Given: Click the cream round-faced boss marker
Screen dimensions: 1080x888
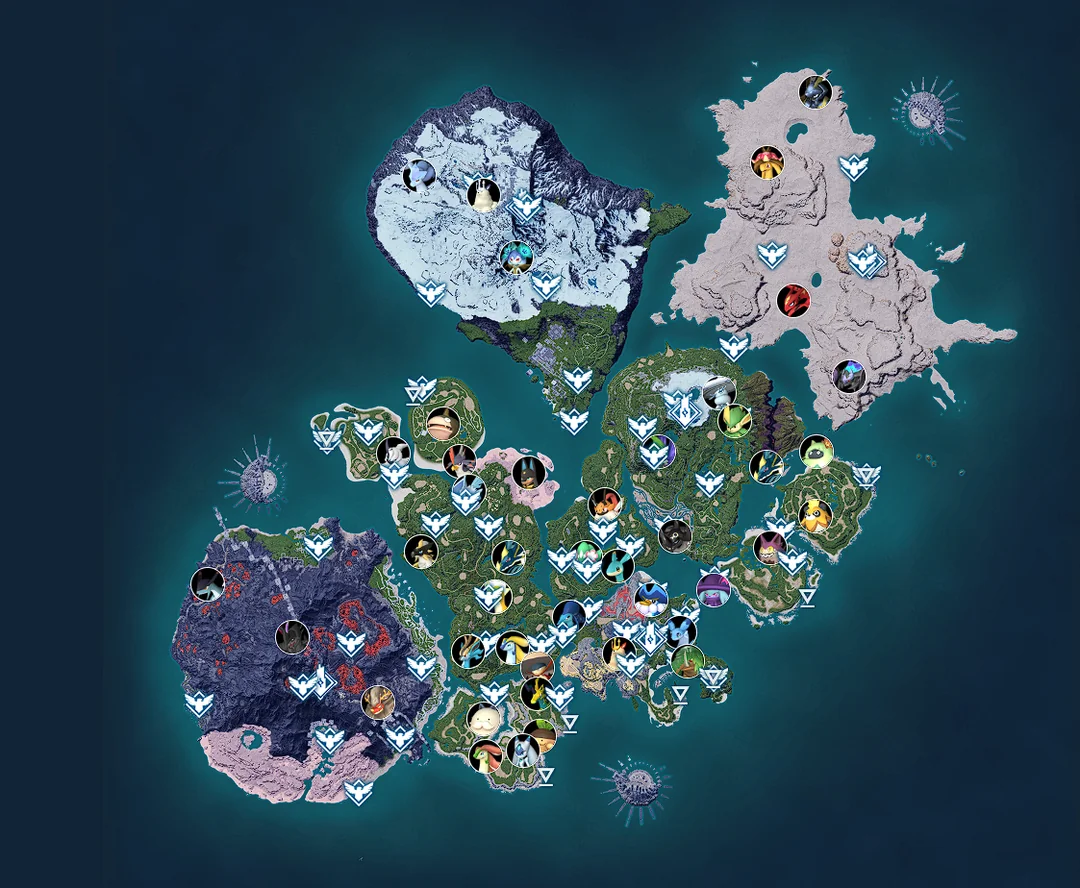Looking at the screenshot, I should coord(485,718).
